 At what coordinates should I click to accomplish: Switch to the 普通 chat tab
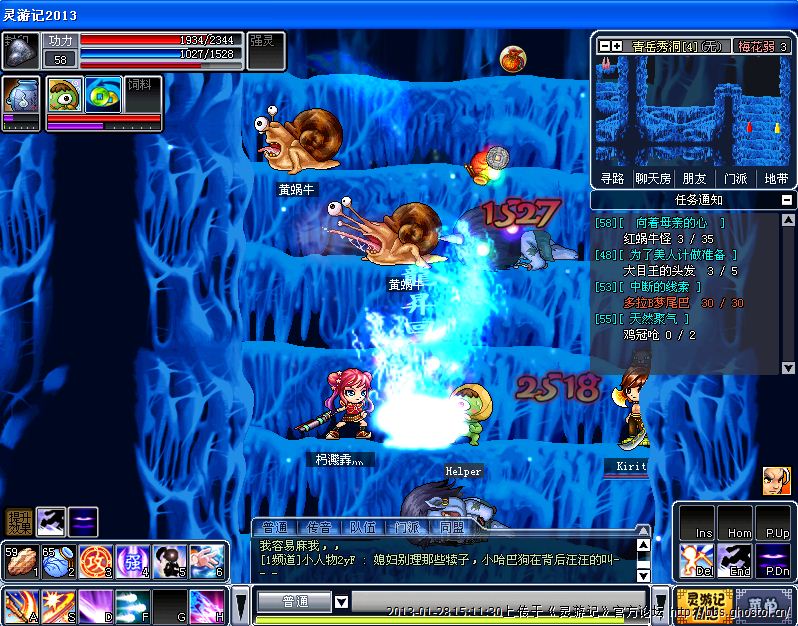275,527
